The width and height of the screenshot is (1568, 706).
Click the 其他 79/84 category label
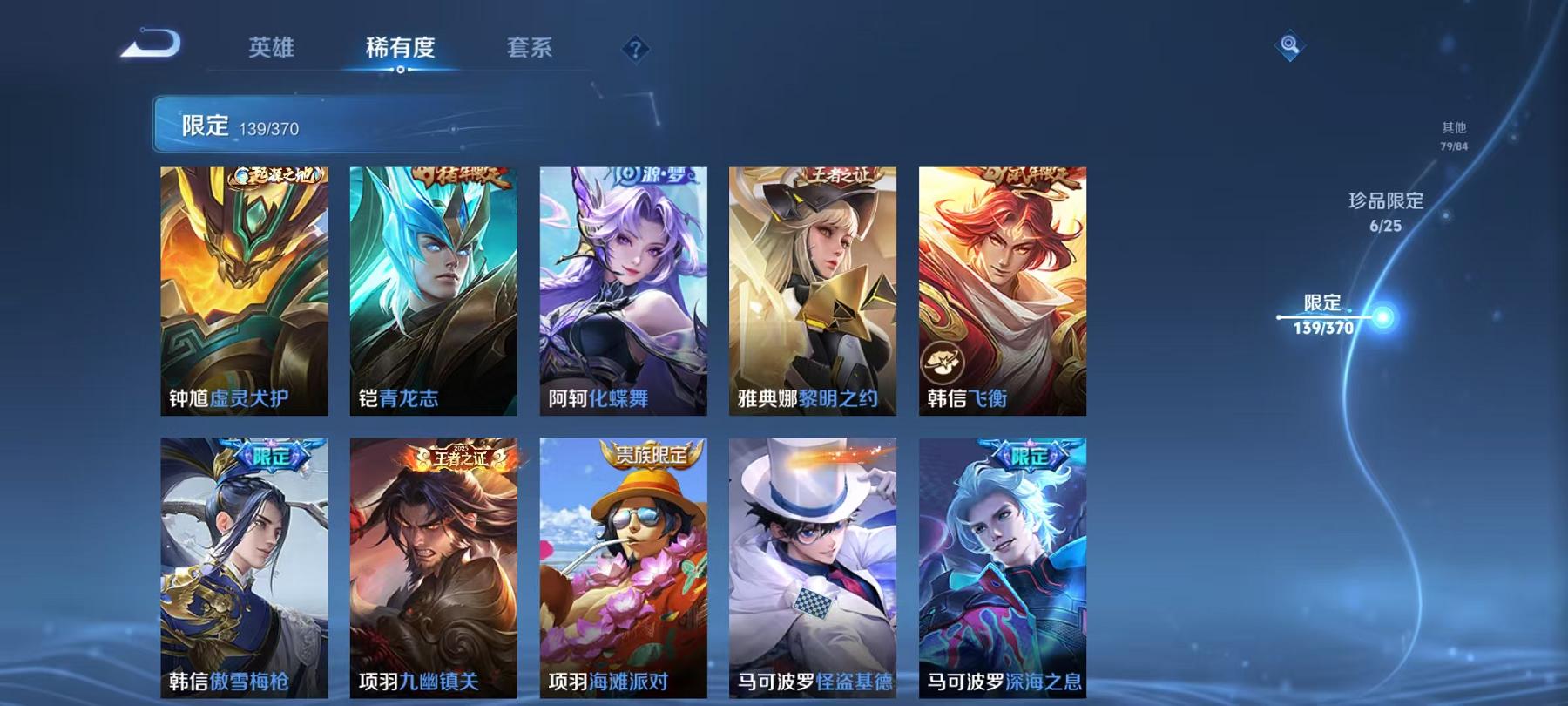click(x=1456, y=135)
